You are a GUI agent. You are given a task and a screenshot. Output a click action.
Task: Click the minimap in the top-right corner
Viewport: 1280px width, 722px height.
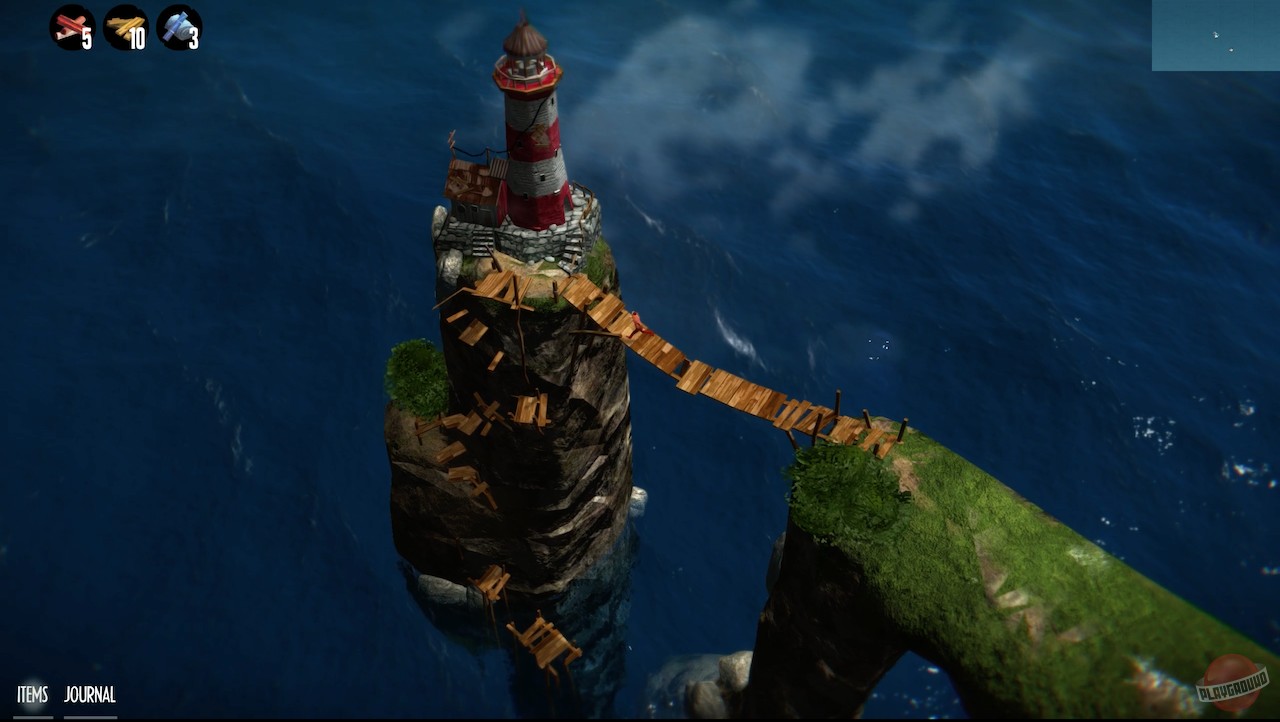coord(1215,35)
